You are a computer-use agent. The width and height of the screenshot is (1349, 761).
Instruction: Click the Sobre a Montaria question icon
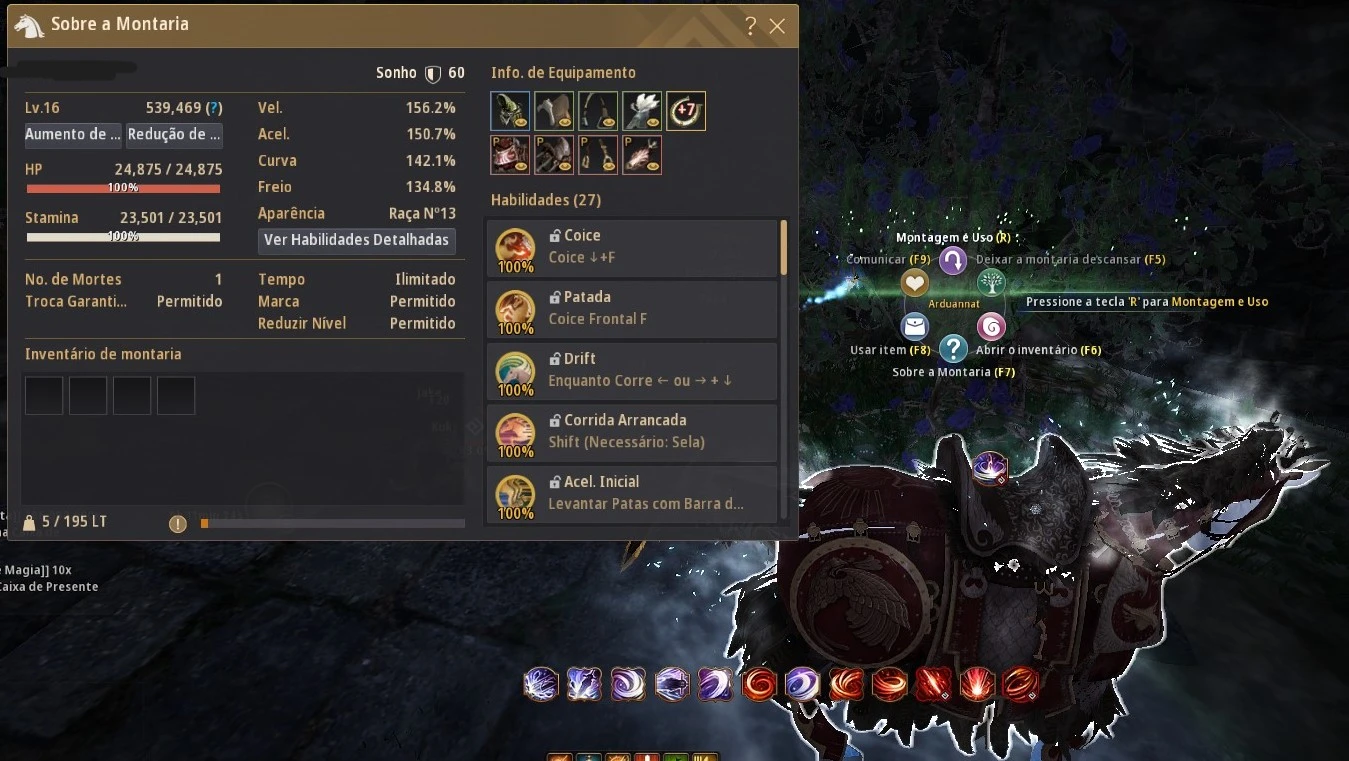click(953, 349)
